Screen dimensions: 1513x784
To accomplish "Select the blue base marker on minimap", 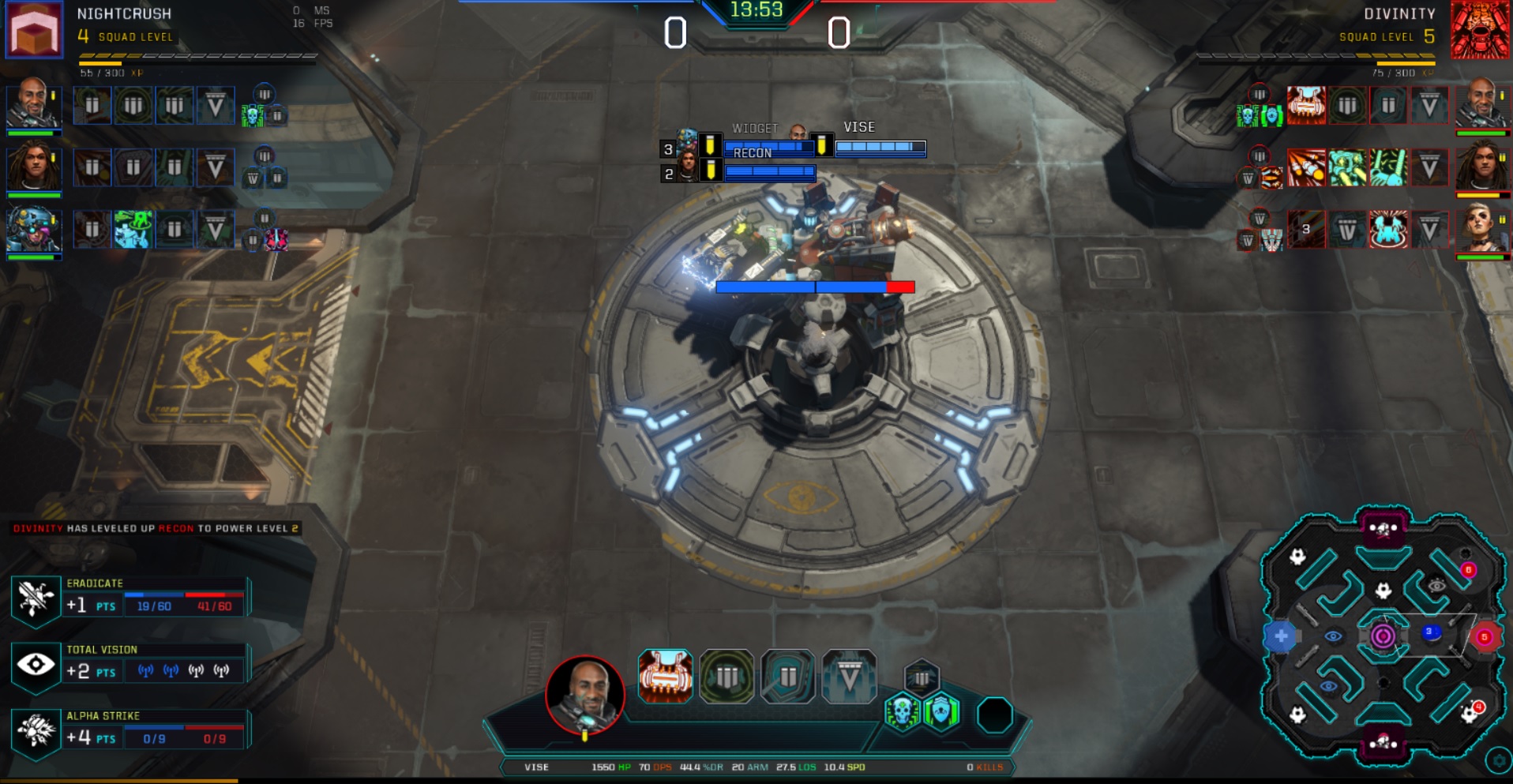I will (1280, 636).
